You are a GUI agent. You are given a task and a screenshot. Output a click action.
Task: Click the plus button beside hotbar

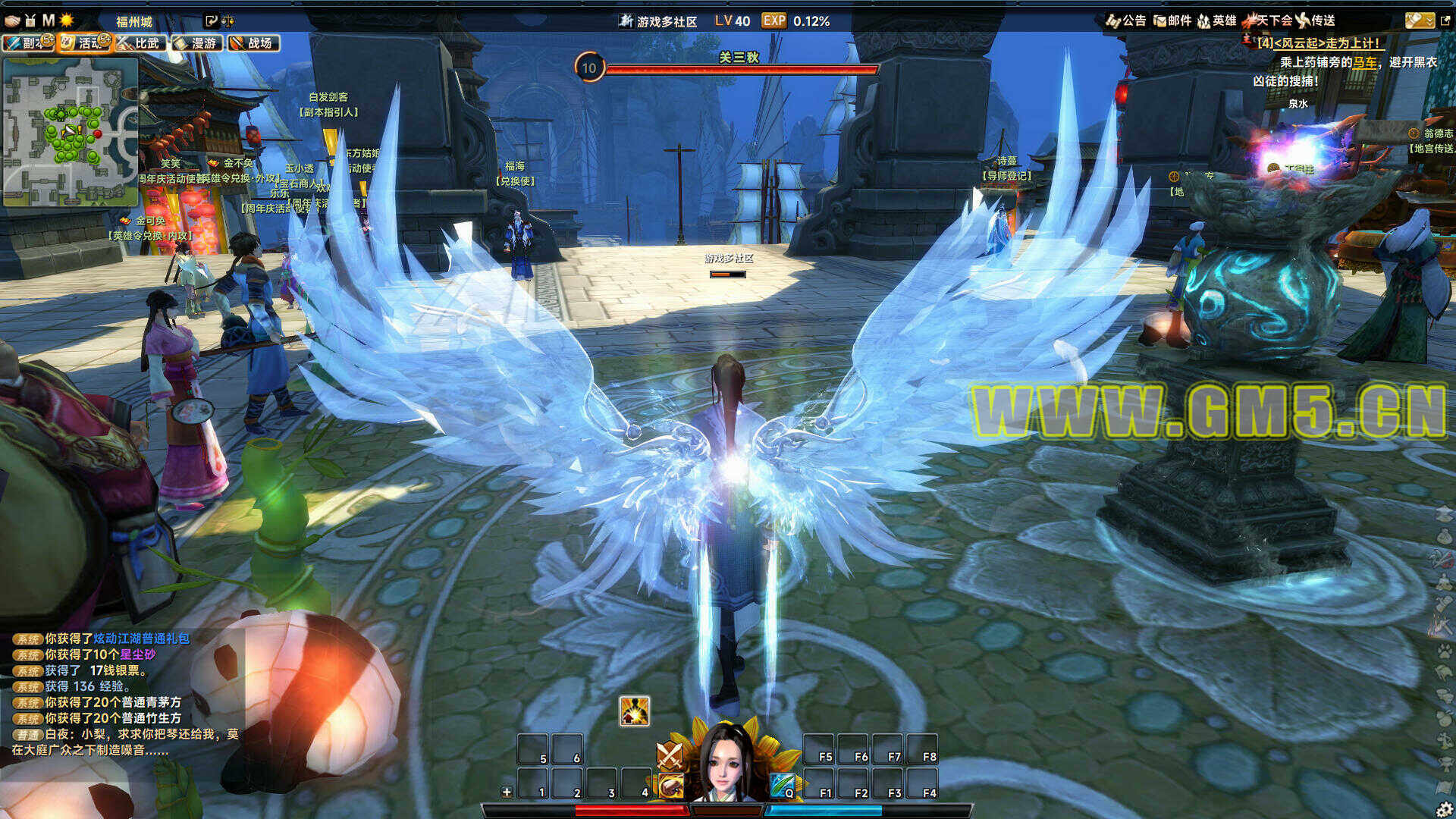pos(507,792)
